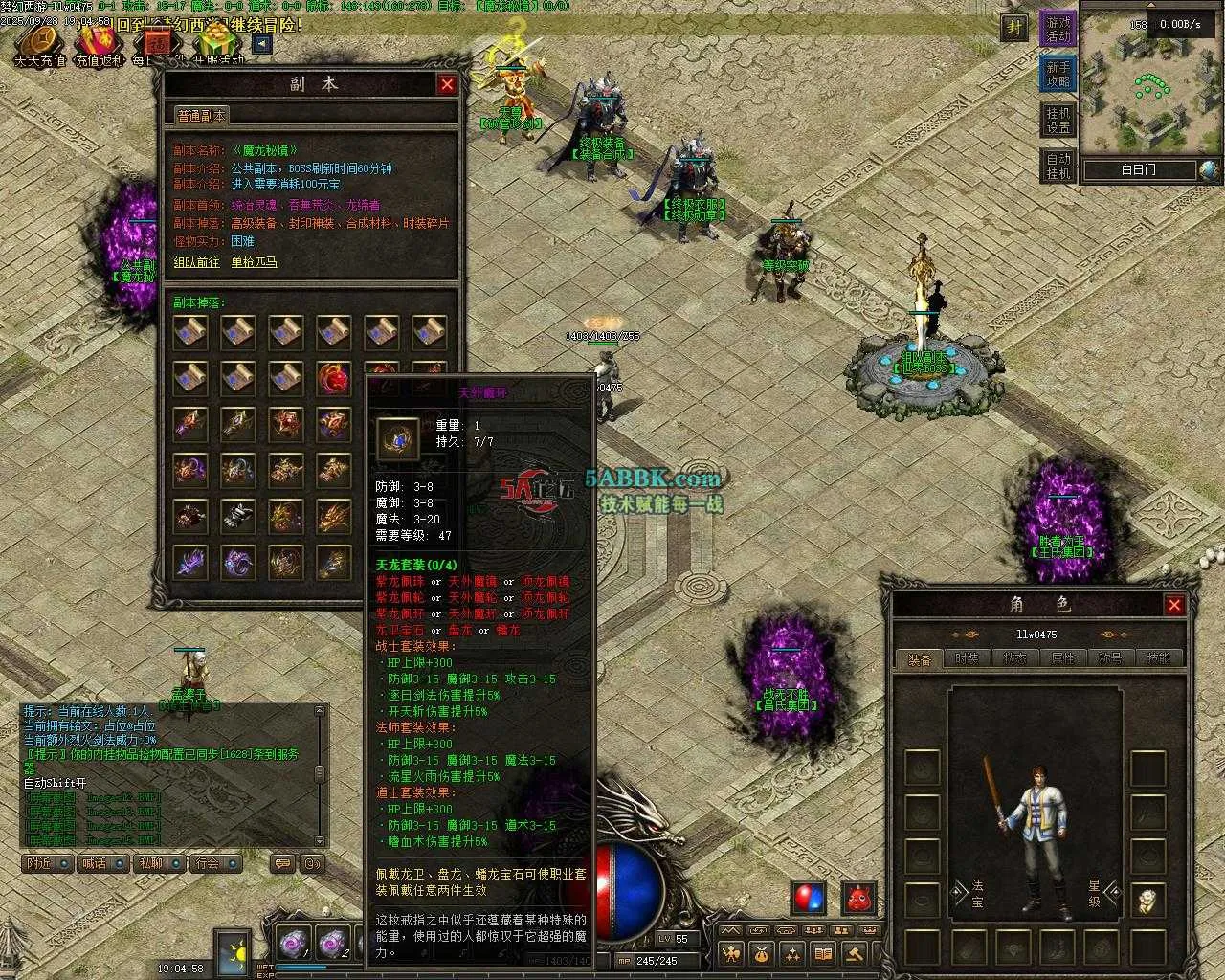Viewport: 1225px width, 980px height.
Task: Close the 角色 character panel
Action: (x=1174, y=605)
